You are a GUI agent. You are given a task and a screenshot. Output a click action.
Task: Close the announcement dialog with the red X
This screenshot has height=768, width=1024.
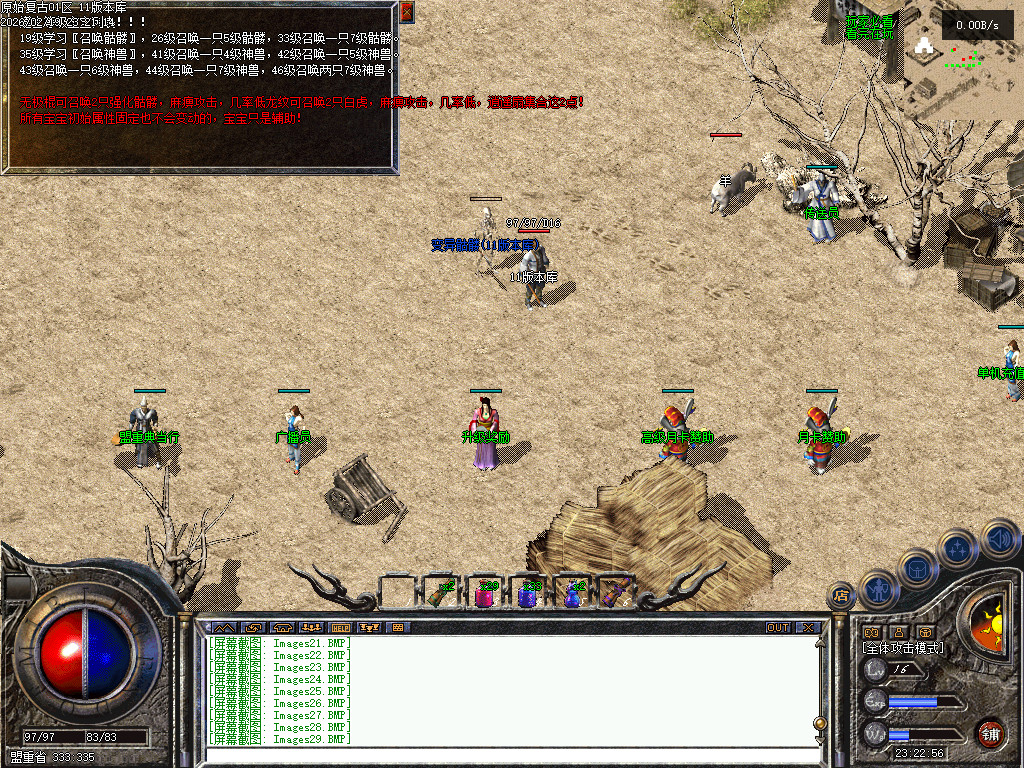click(x=406, y=12)
